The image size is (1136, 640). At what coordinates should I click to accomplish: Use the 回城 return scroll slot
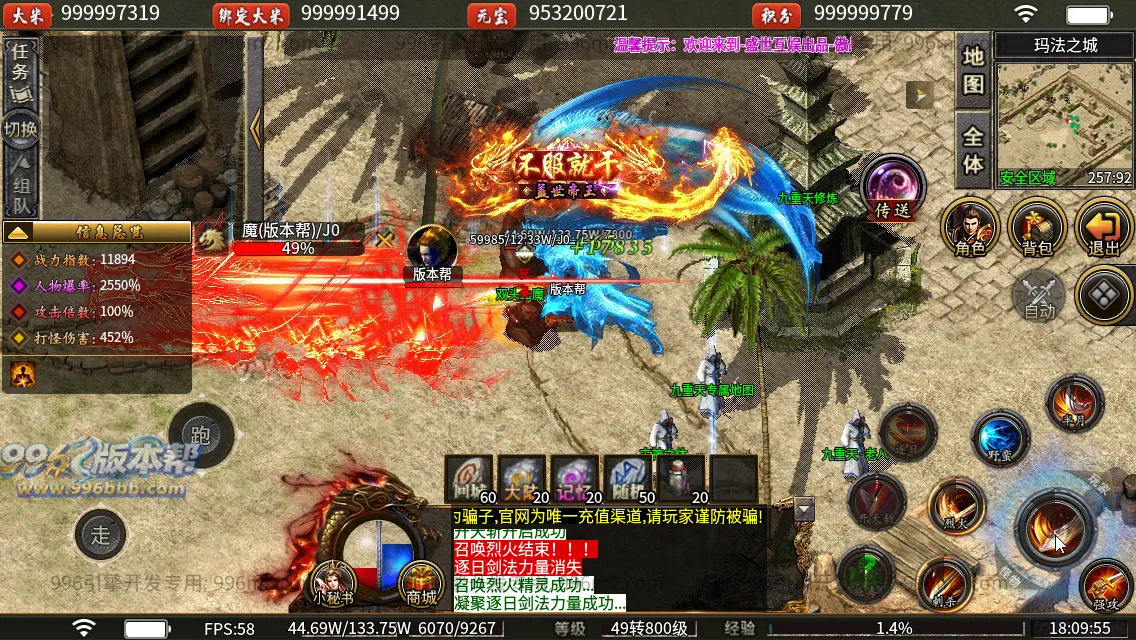(469, 478)
